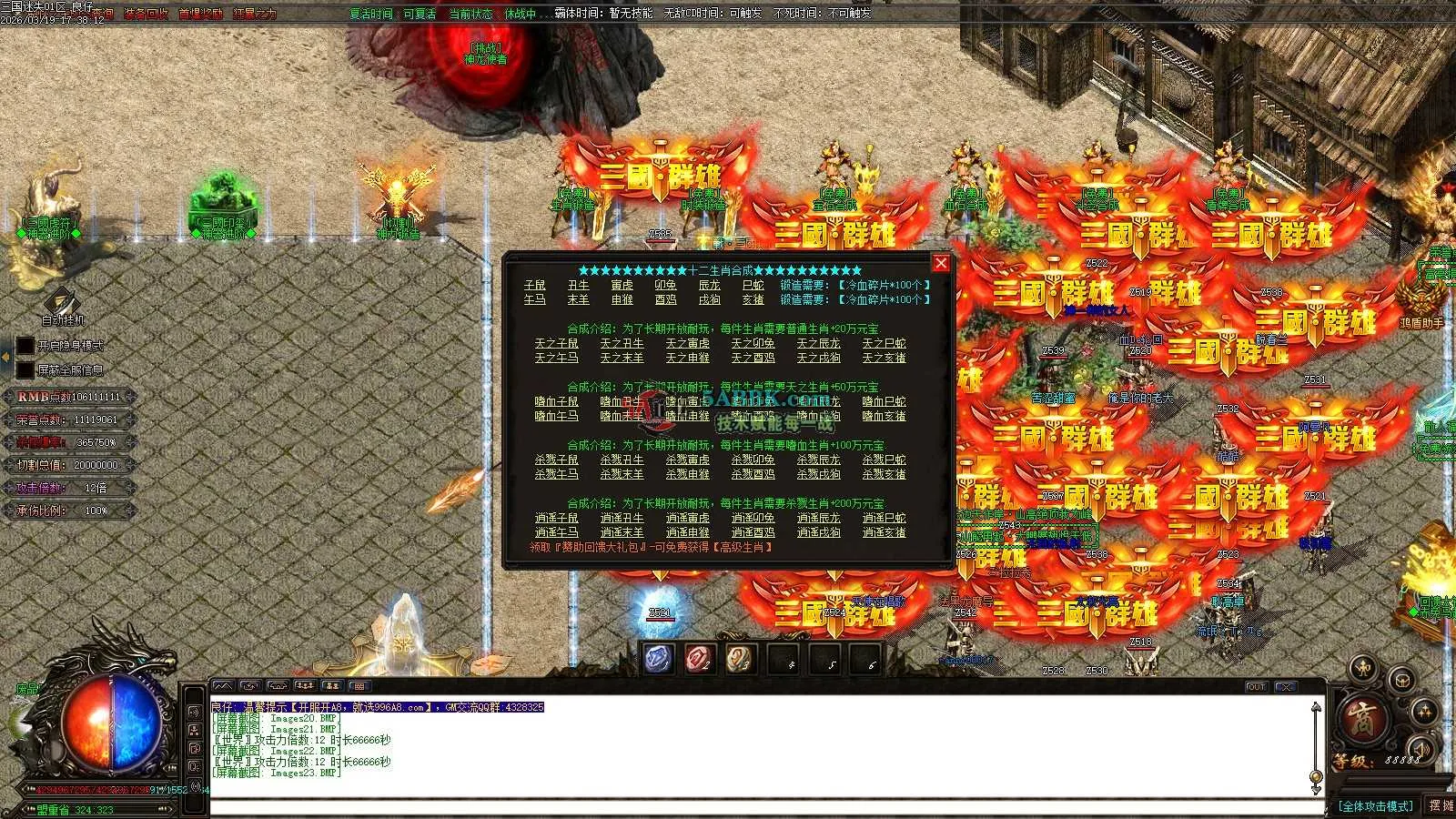Choose the 亥猪 zodiac forge link
Image resolution: width=1456 pixels, height=819 pixels.
click(753, 299)
